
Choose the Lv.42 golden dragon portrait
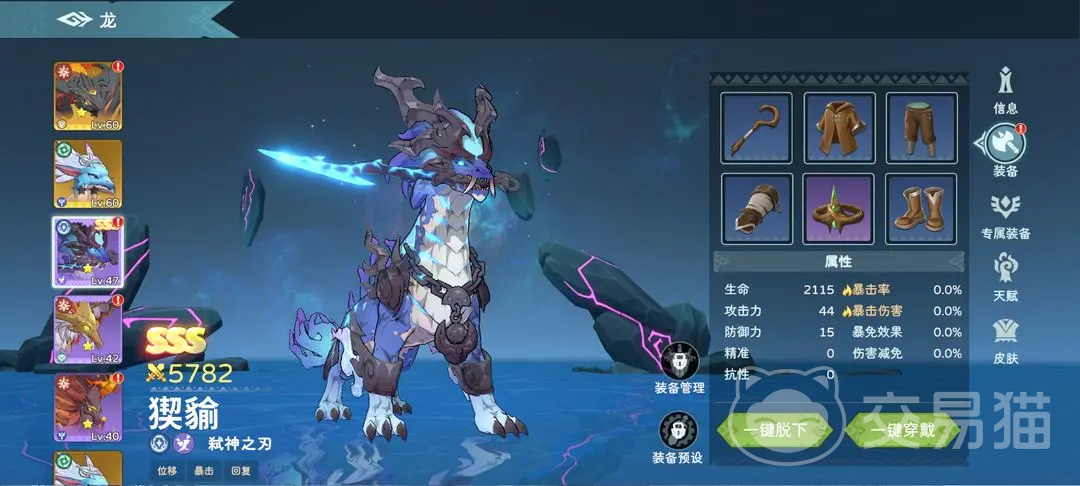(x=88, y=330)
